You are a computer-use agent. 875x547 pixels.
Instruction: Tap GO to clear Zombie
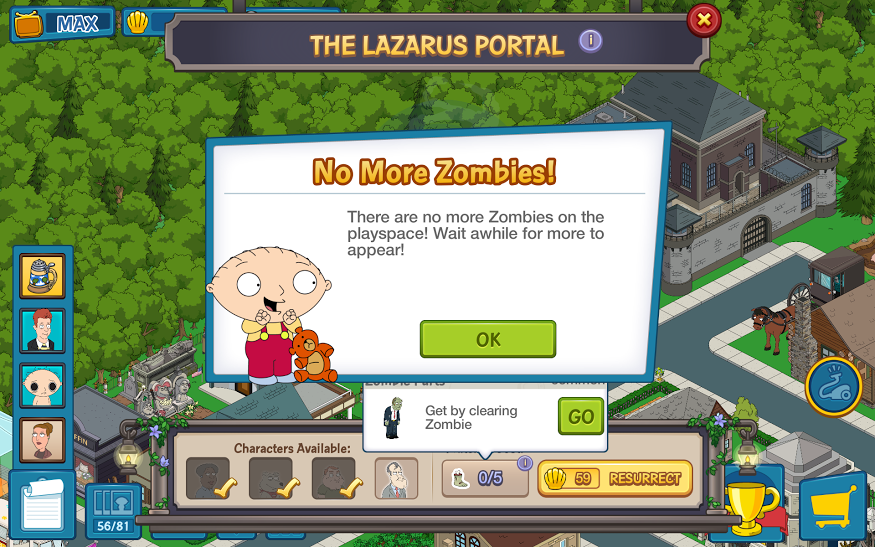point(581,417)
